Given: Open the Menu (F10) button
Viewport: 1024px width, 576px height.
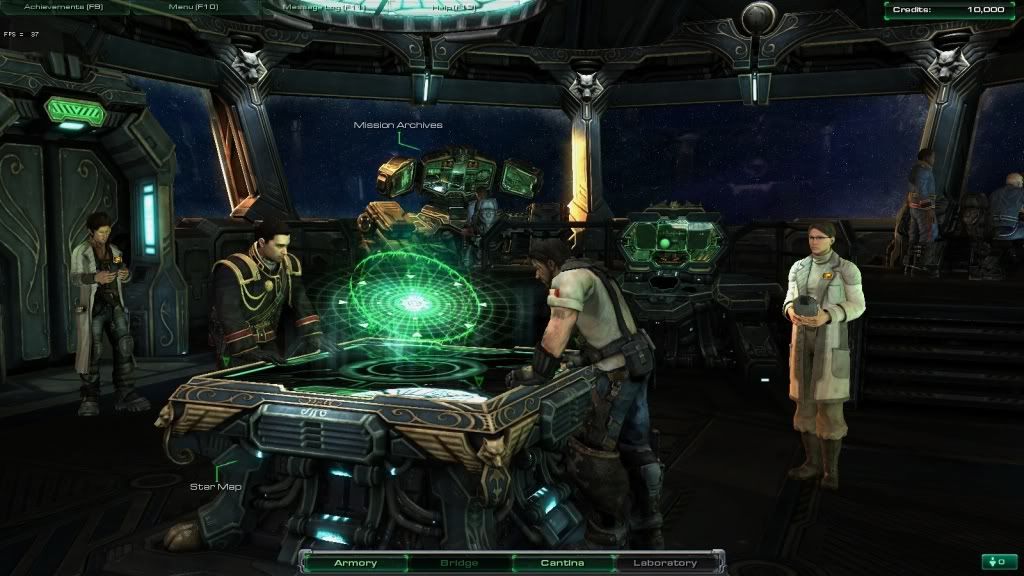Looking at the screenshot, I should (x=196, y=6).
